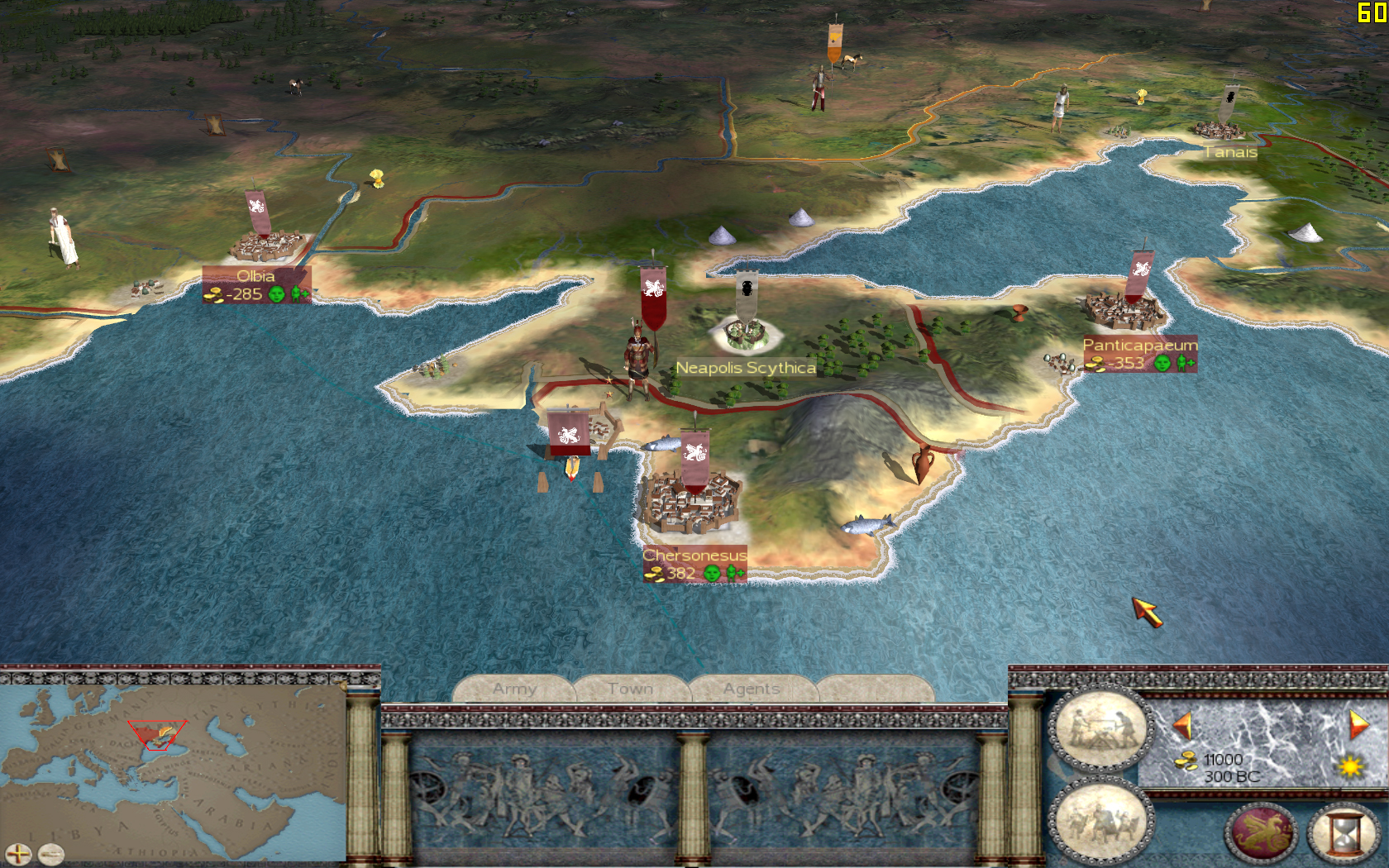Zoom in the minimap with plus button

point(18,854)
